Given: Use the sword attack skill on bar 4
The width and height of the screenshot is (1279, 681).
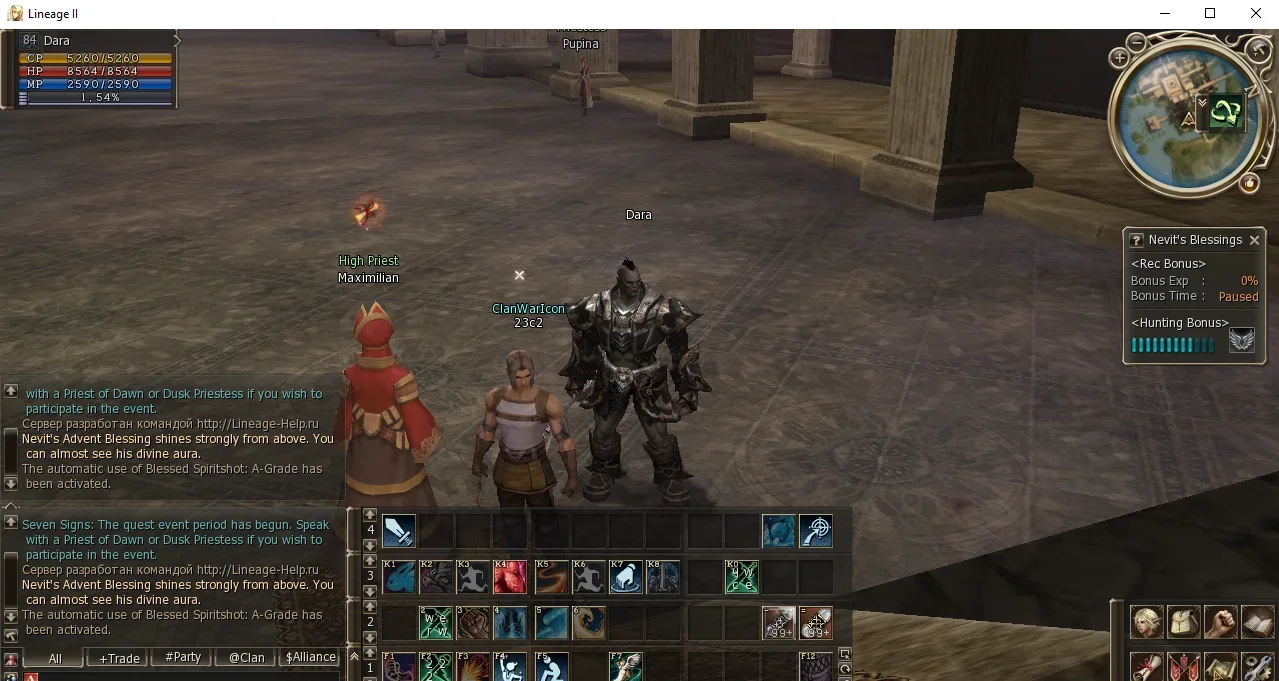Looking at the screenshot, I should [399, 531].
